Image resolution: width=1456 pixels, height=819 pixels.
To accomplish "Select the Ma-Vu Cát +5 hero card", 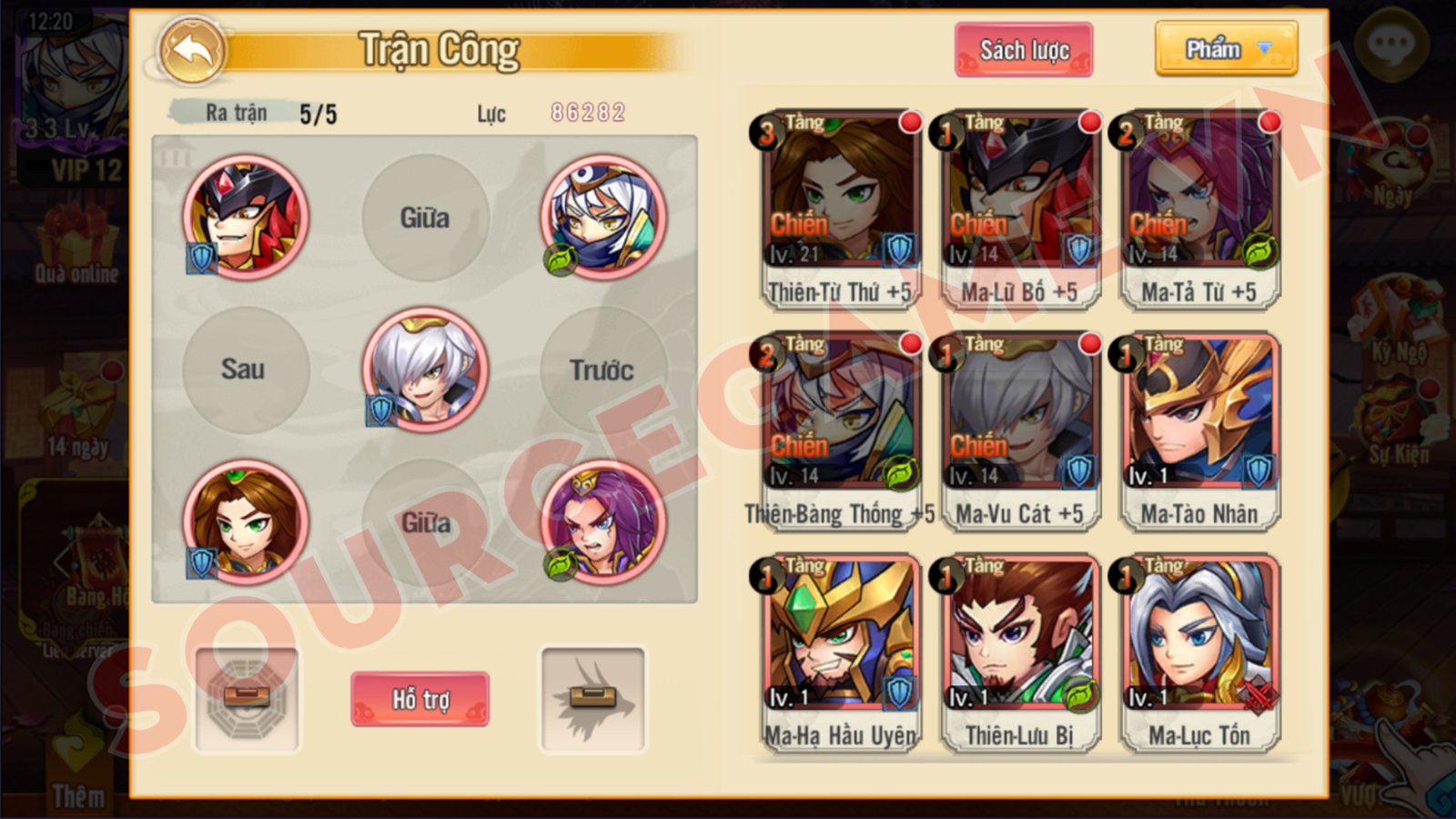I will click(x=1018, y=431).
